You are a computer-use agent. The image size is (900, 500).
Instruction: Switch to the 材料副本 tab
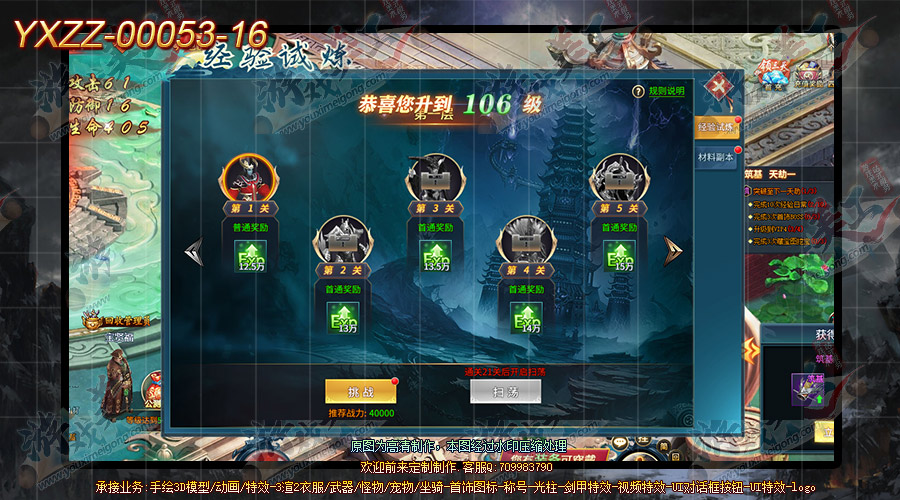715,157
